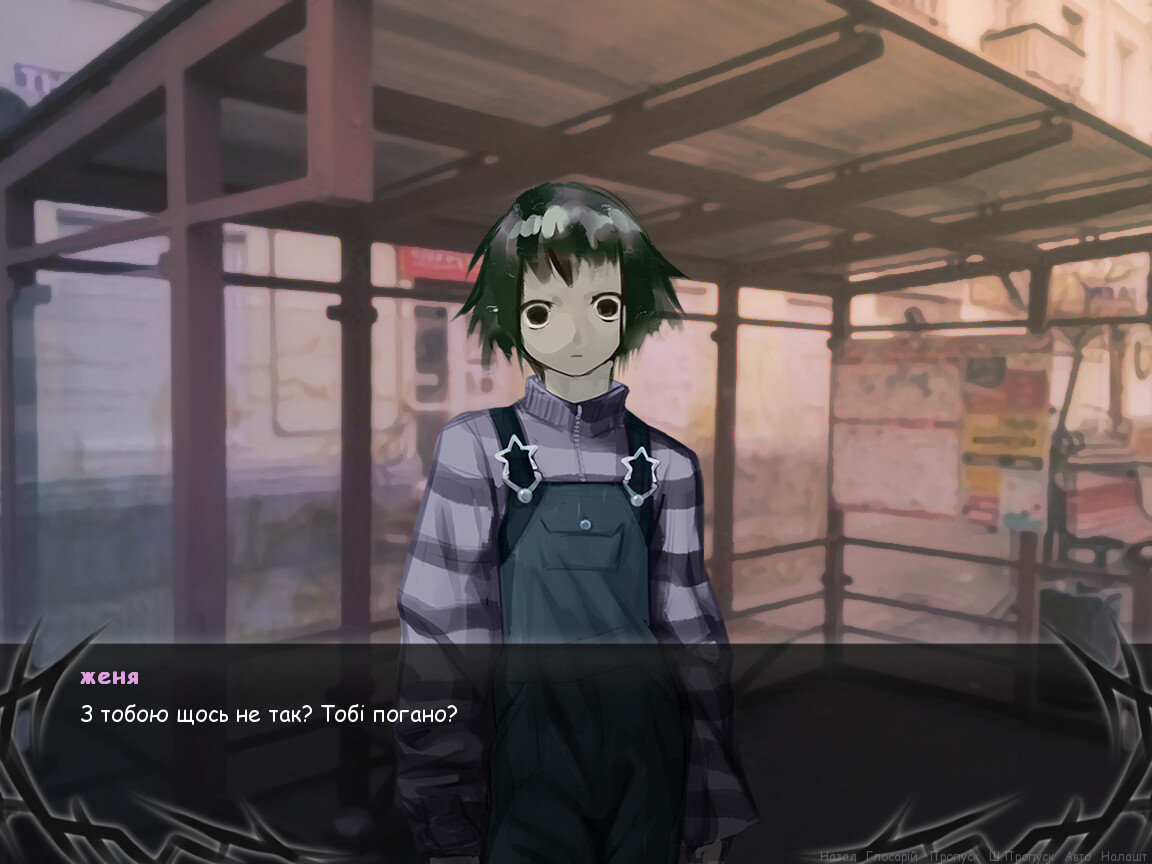Screen dimensions: 1152x864
Task: Open the Налашт settings menu
Action: (x=1124, y=856)
